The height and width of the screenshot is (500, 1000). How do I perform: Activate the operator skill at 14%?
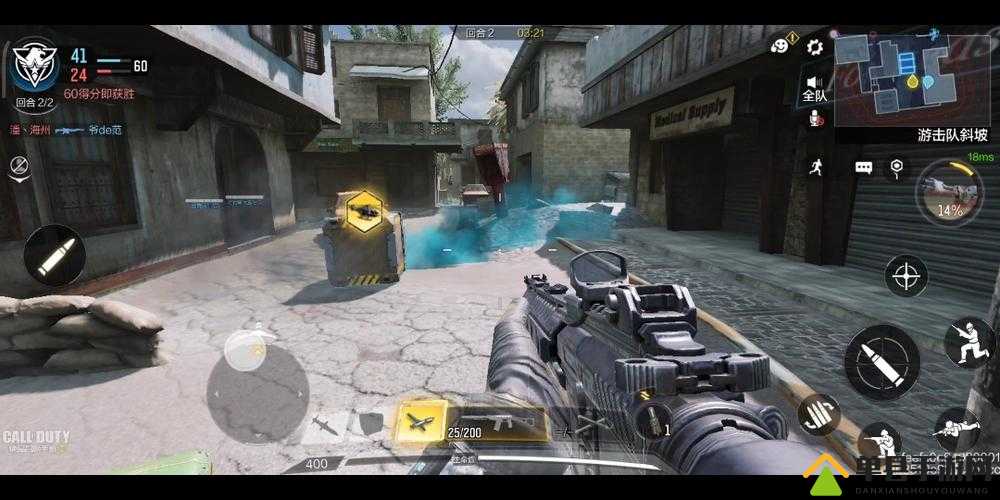(x=948, y=193)
